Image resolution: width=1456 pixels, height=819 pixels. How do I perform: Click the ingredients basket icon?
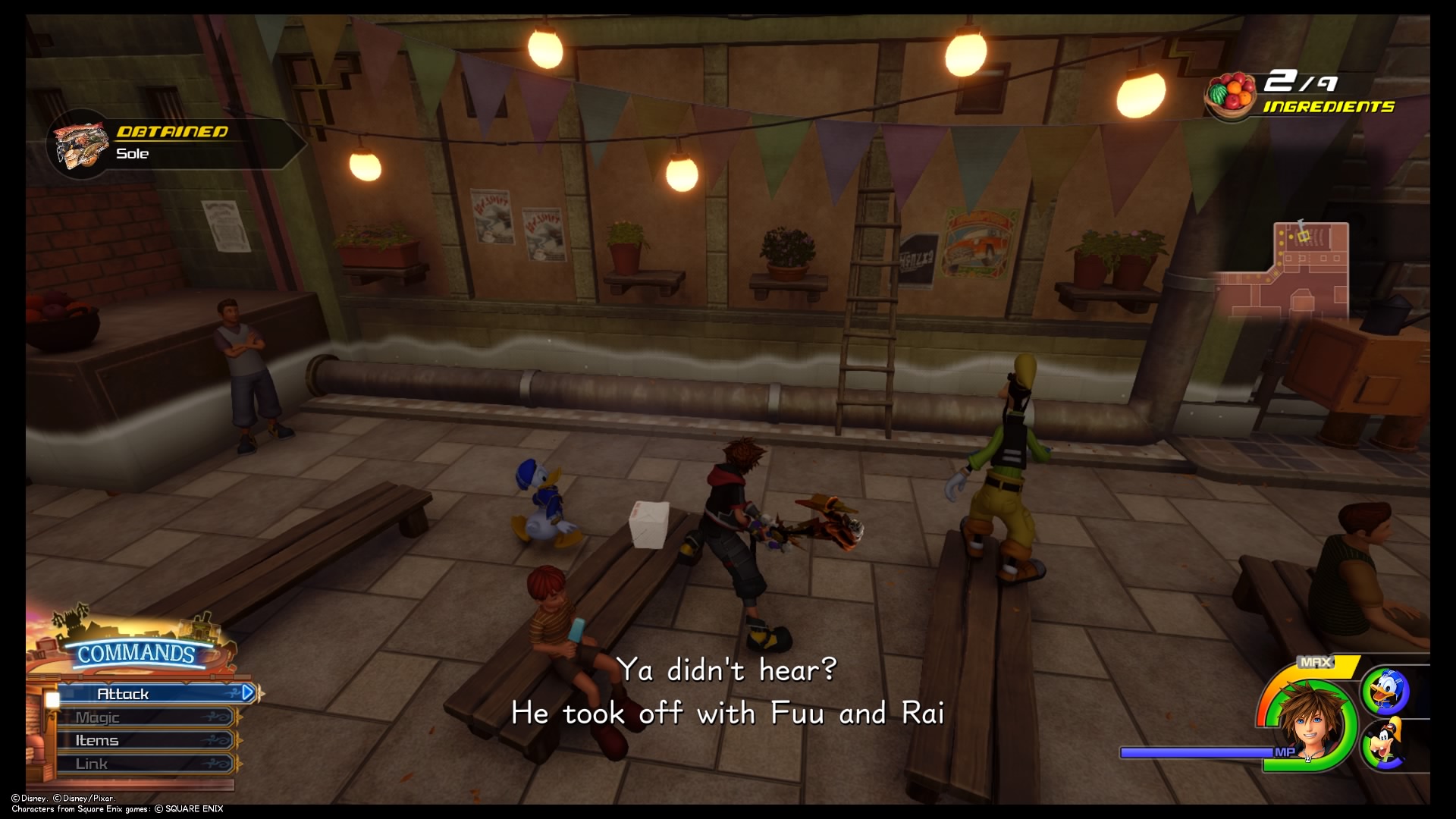[x=1232, y=96]
